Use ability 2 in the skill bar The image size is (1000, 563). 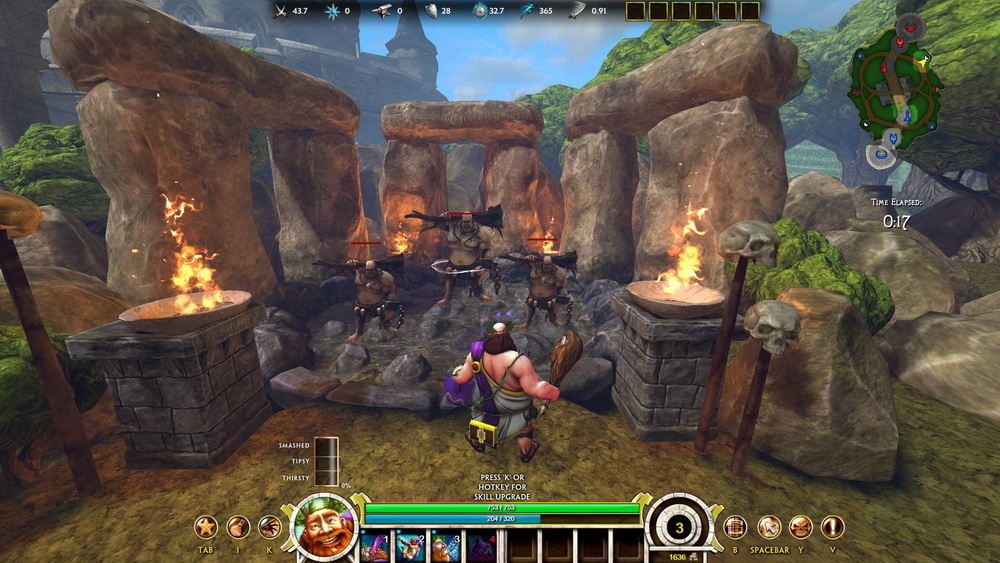(410, 547)
